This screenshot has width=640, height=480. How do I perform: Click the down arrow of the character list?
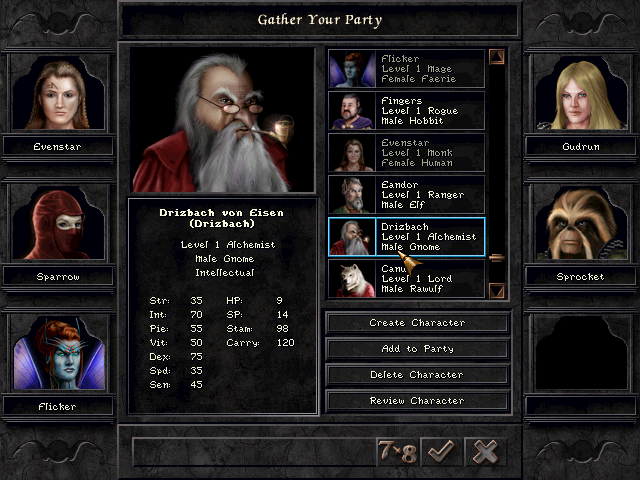(x=497, y=291)
